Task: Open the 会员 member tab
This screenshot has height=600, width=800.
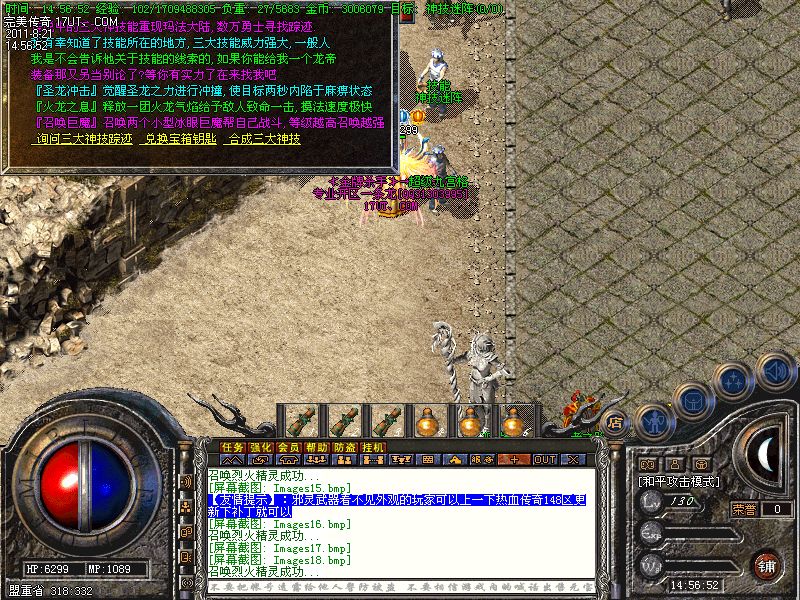Action: pyautogui.click(x=288, y=447)
